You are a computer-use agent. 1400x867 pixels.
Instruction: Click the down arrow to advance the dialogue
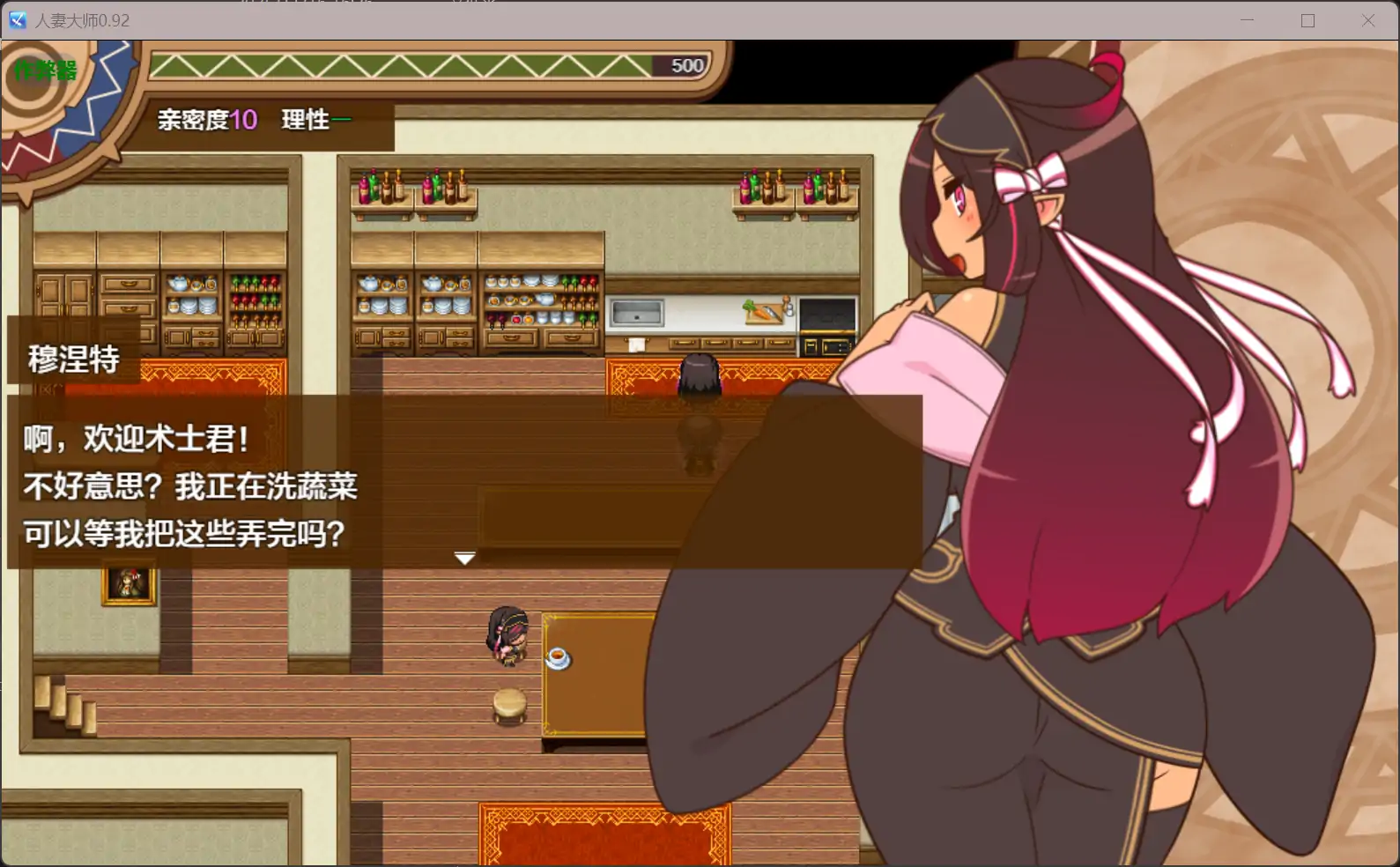pos(464,558)
